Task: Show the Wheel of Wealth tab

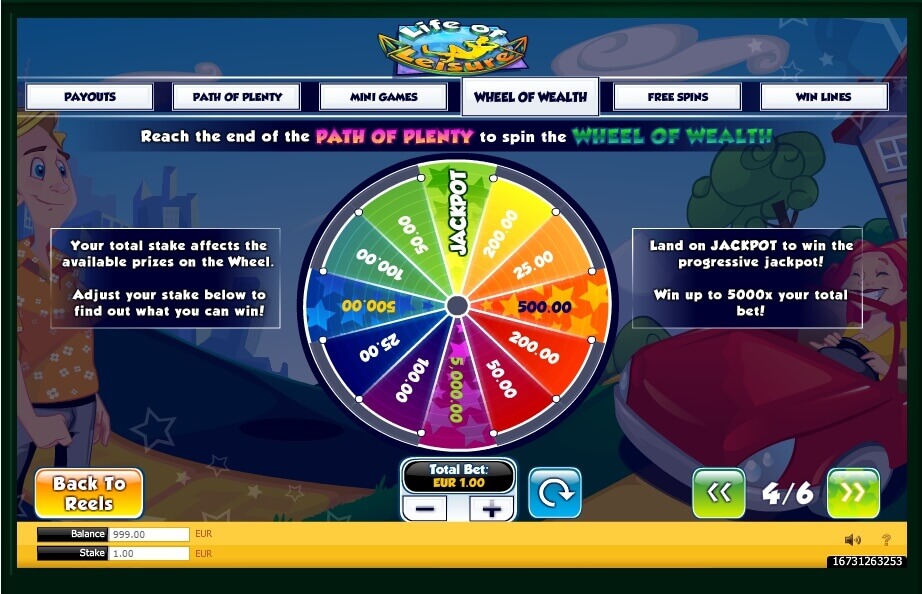Action: pyautogui.click(x=530, y=97)
